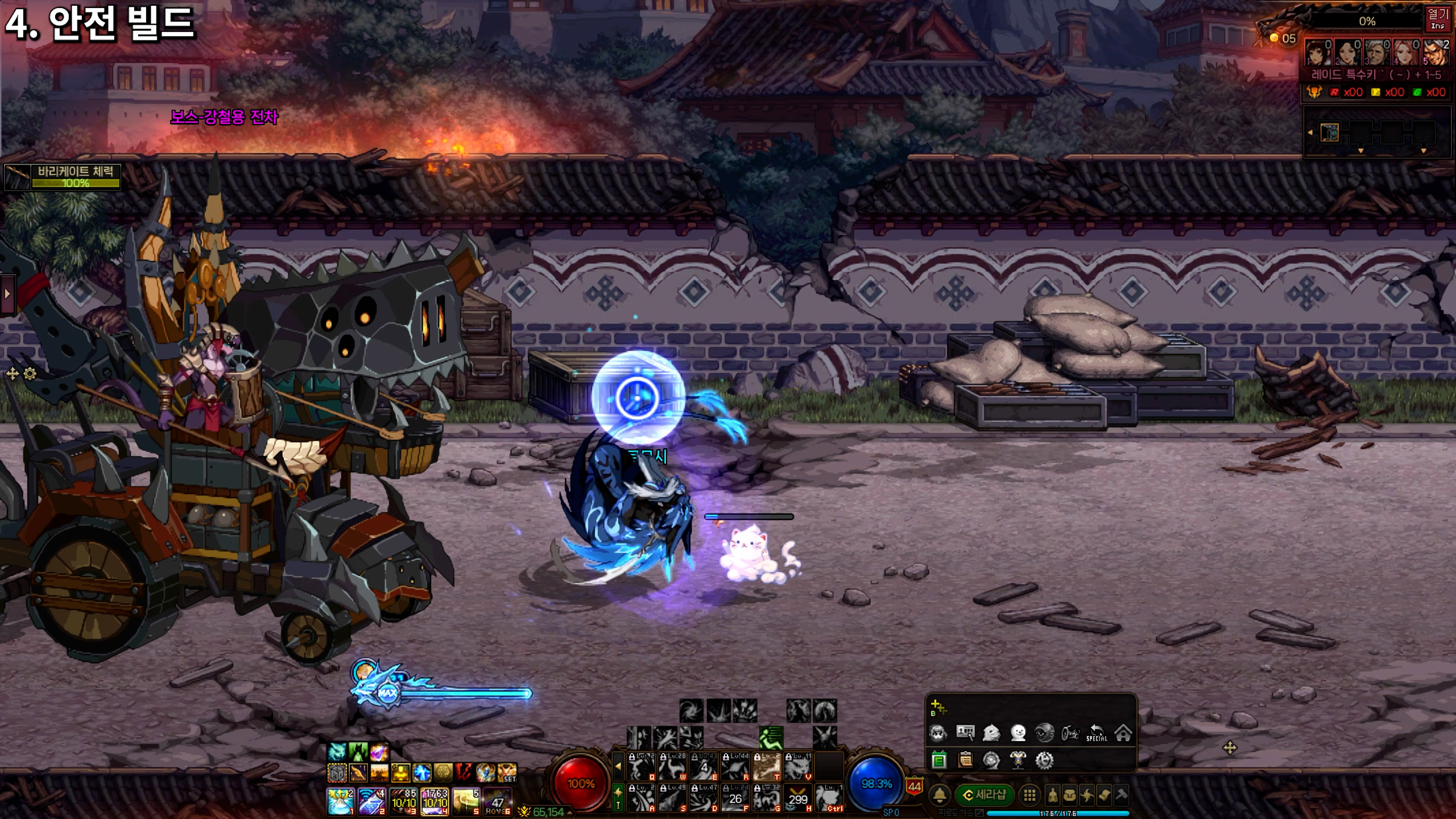
Task: Open the hammer icon in bottom menu
Action: tap(1121, 794)
